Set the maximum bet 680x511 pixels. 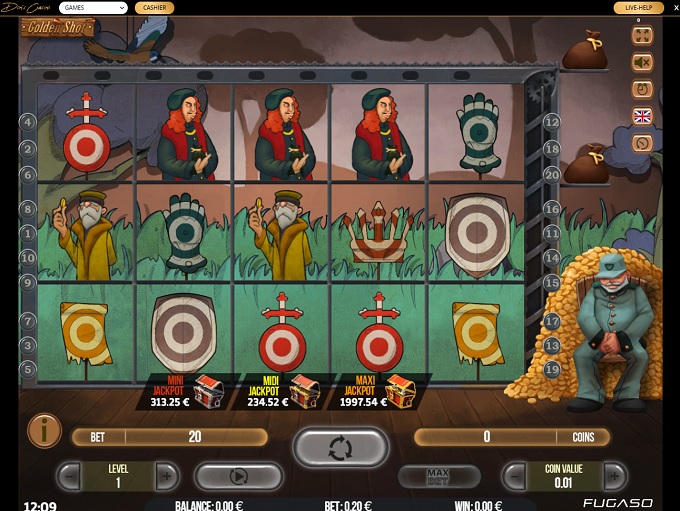(439, 475)
